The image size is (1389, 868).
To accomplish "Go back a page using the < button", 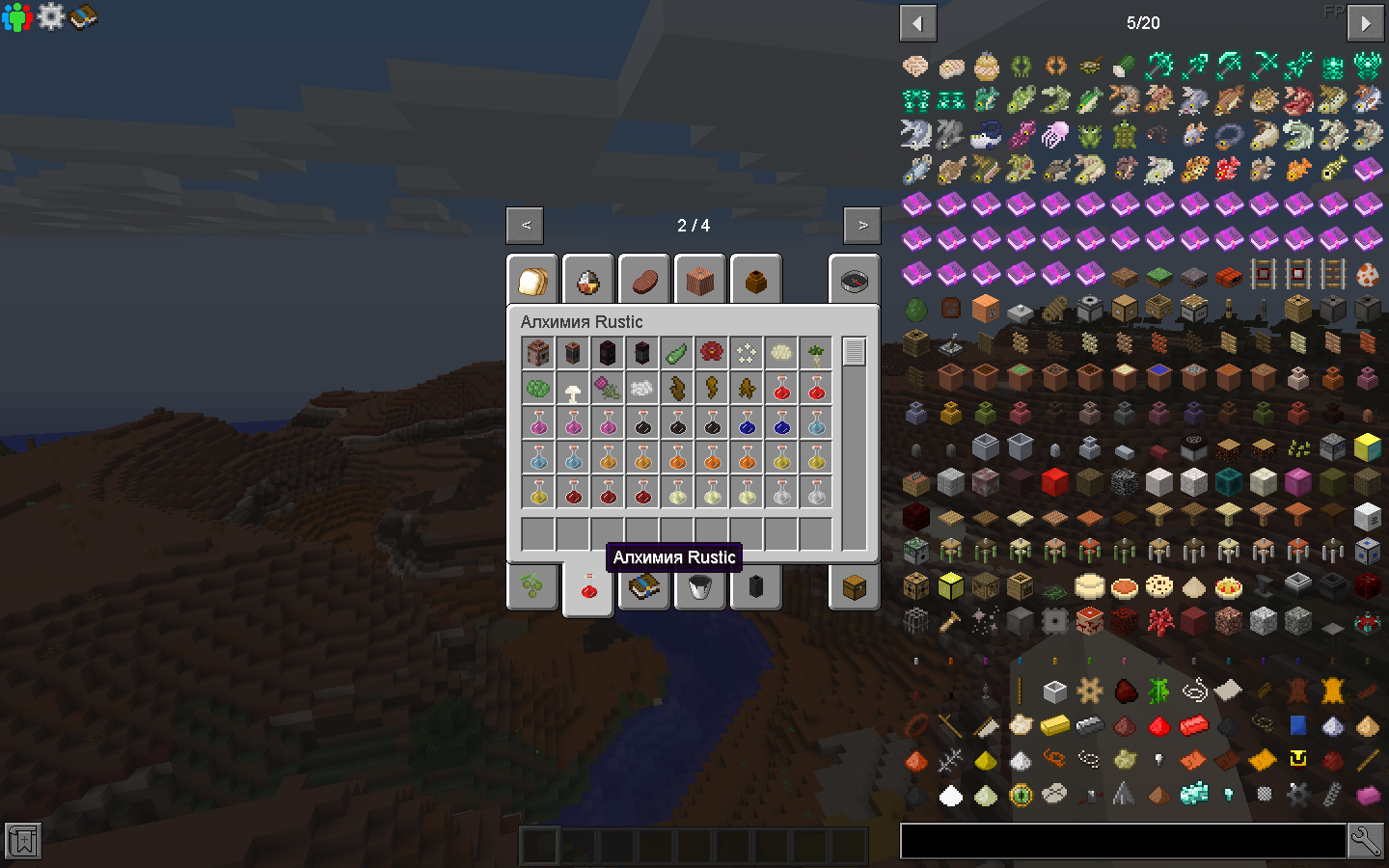I will pyautogui.click(x=525, y=225).
